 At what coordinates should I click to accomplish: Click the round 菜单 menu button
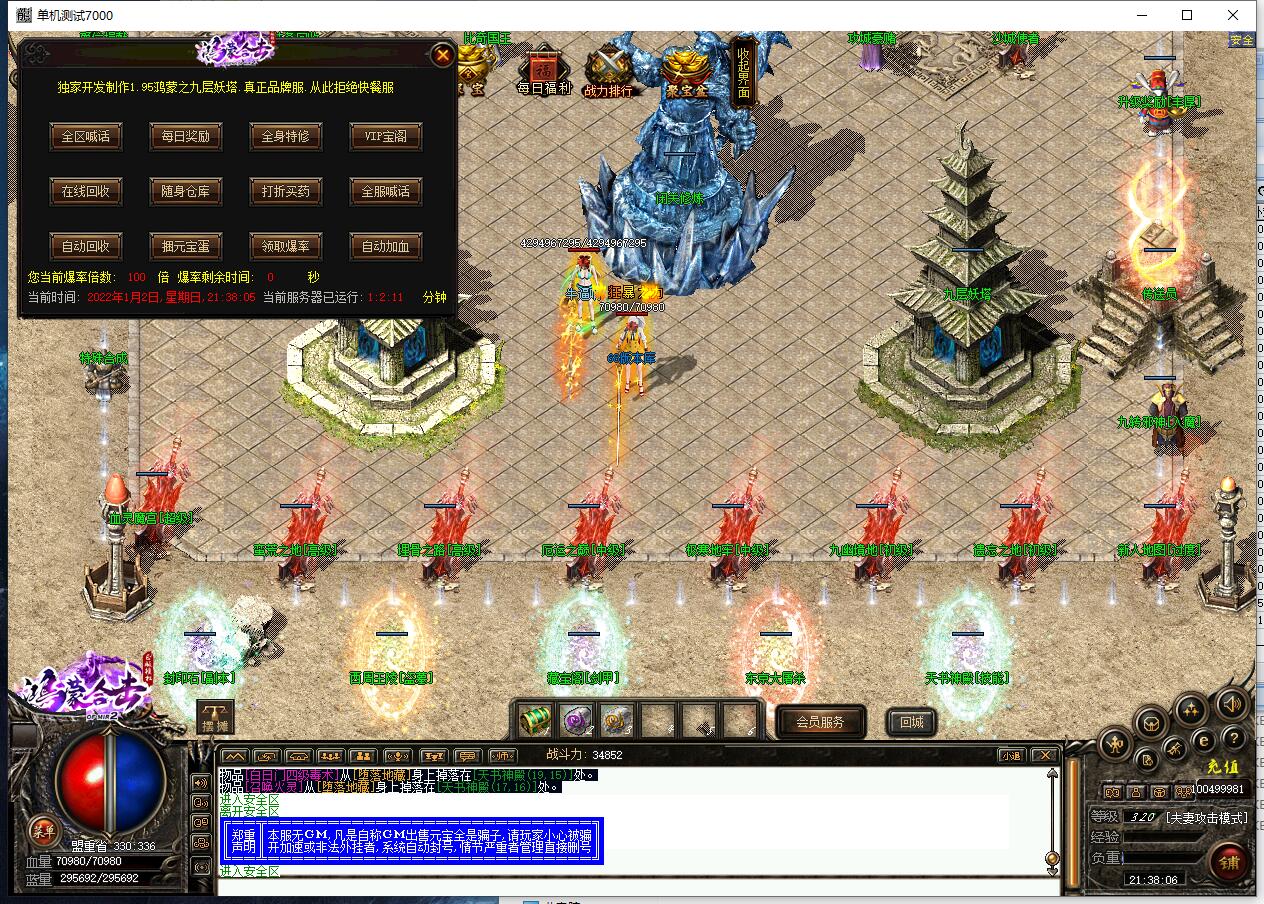pyautogui.click(x=43, y=829)
